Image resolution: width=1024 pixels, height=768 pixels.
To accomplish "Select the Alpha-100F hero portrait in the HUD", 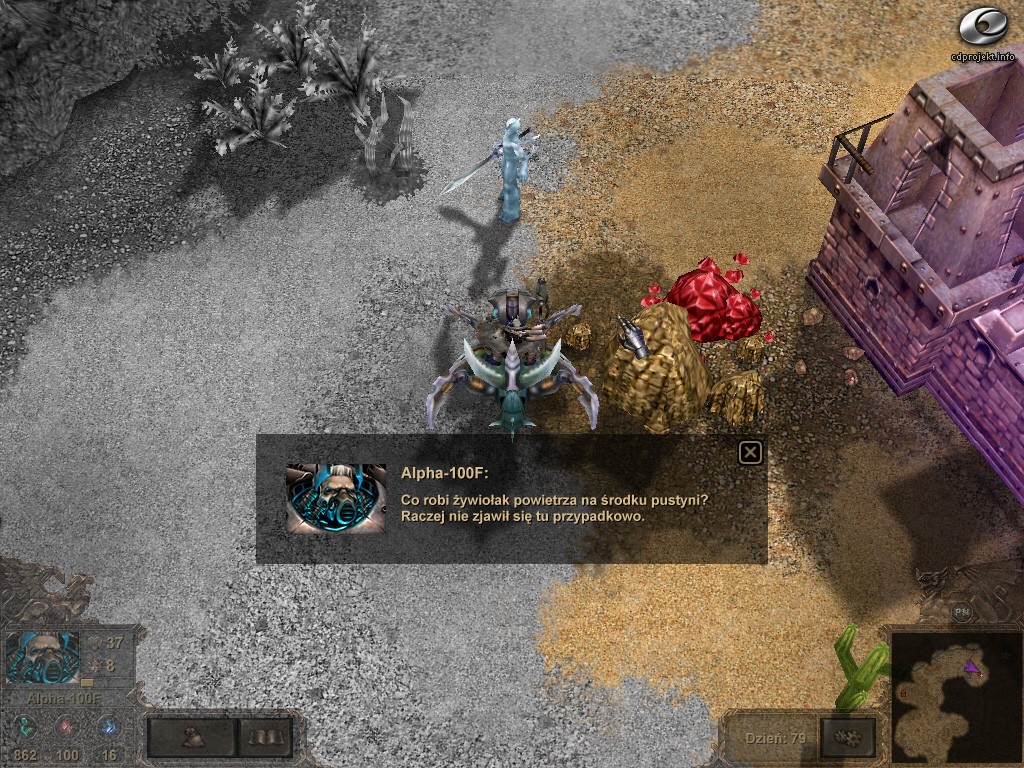I will pos(42,658).
